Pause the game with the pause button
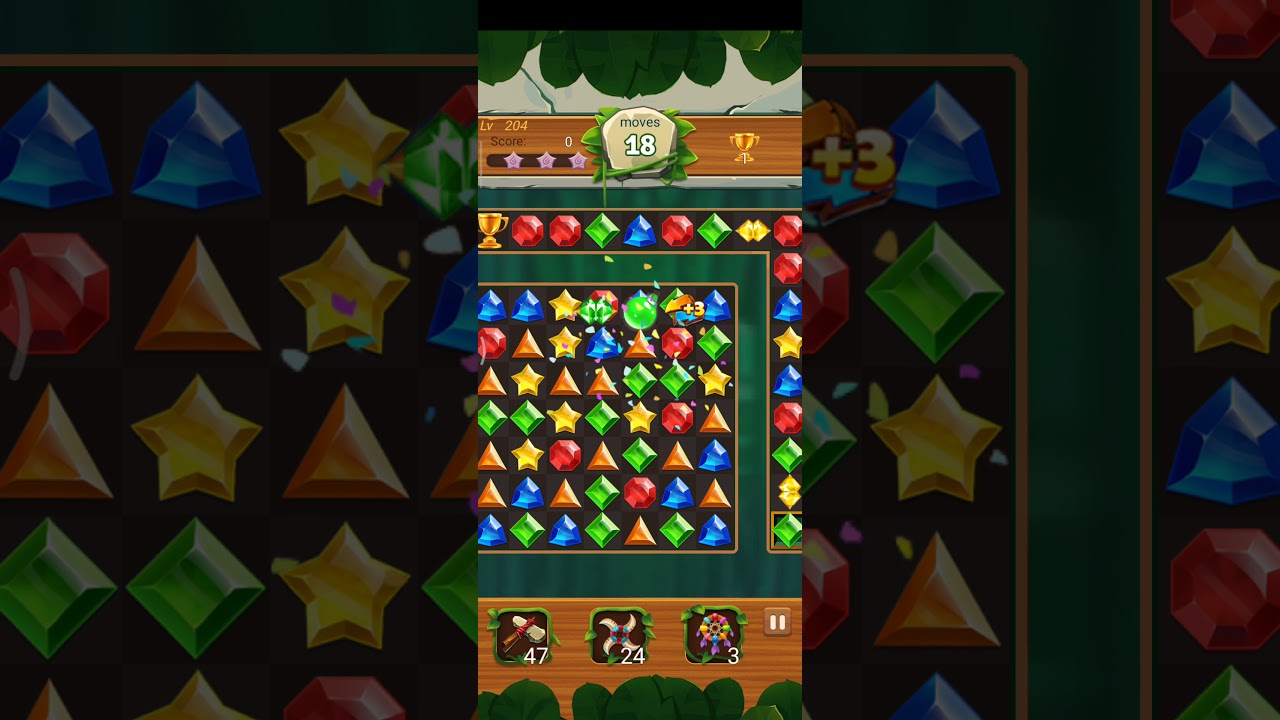Image resolution: width=1280 pixels, height=720 pixels. tap(777, 623)
